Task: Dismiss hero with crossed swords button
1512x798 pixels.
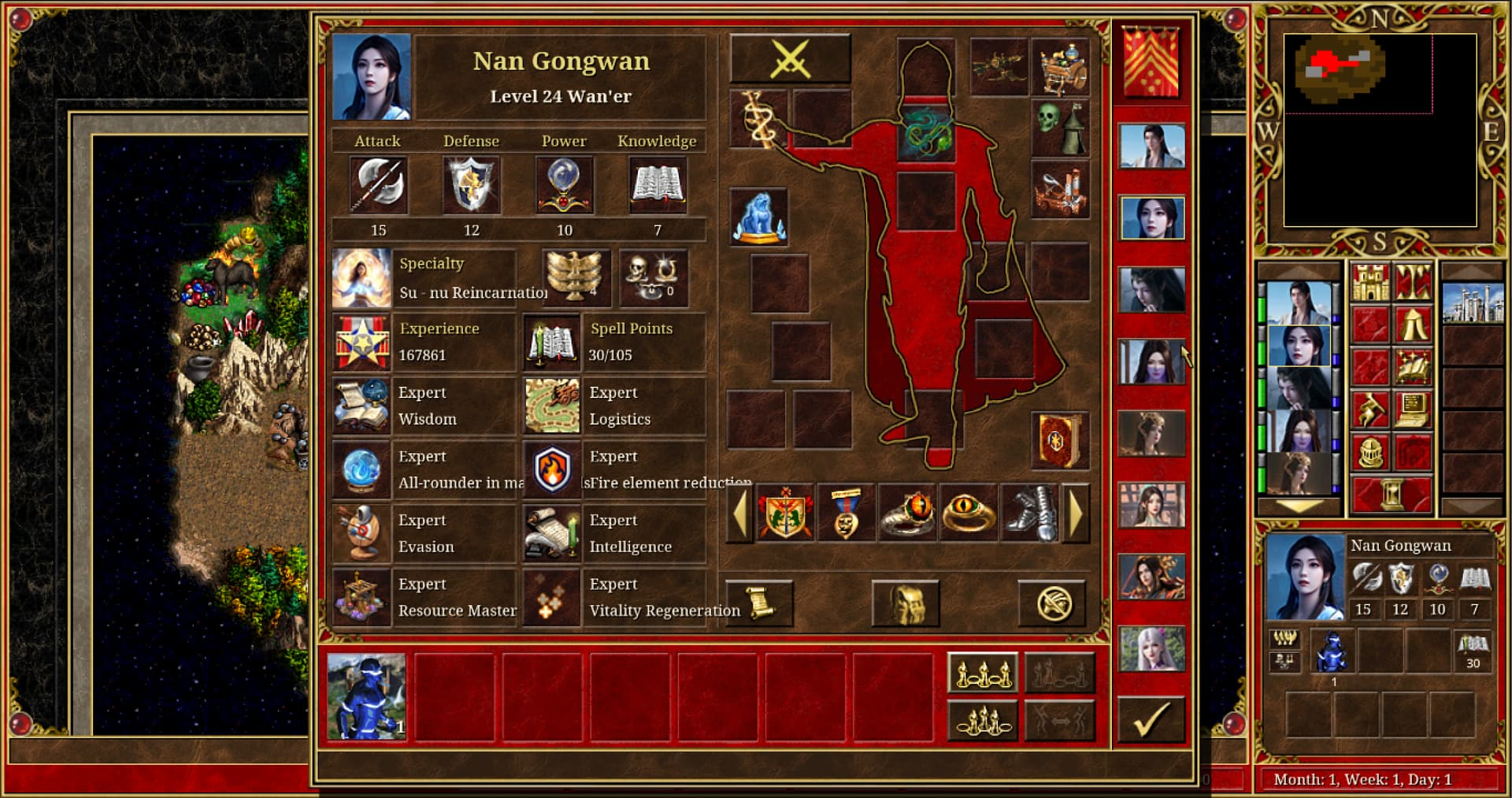Action: 790,59
